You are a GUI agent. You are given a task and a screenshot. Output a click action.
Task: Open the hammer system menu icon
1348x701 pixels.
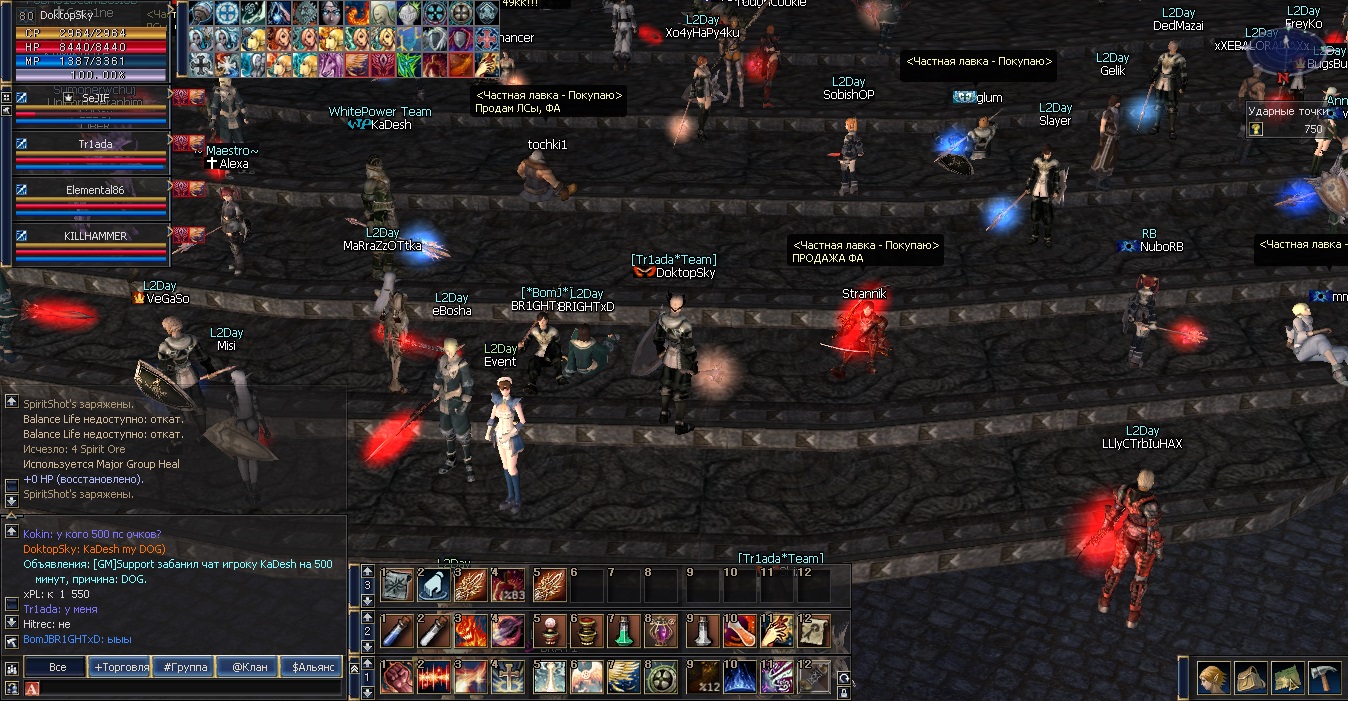[x=1324, y=677]
